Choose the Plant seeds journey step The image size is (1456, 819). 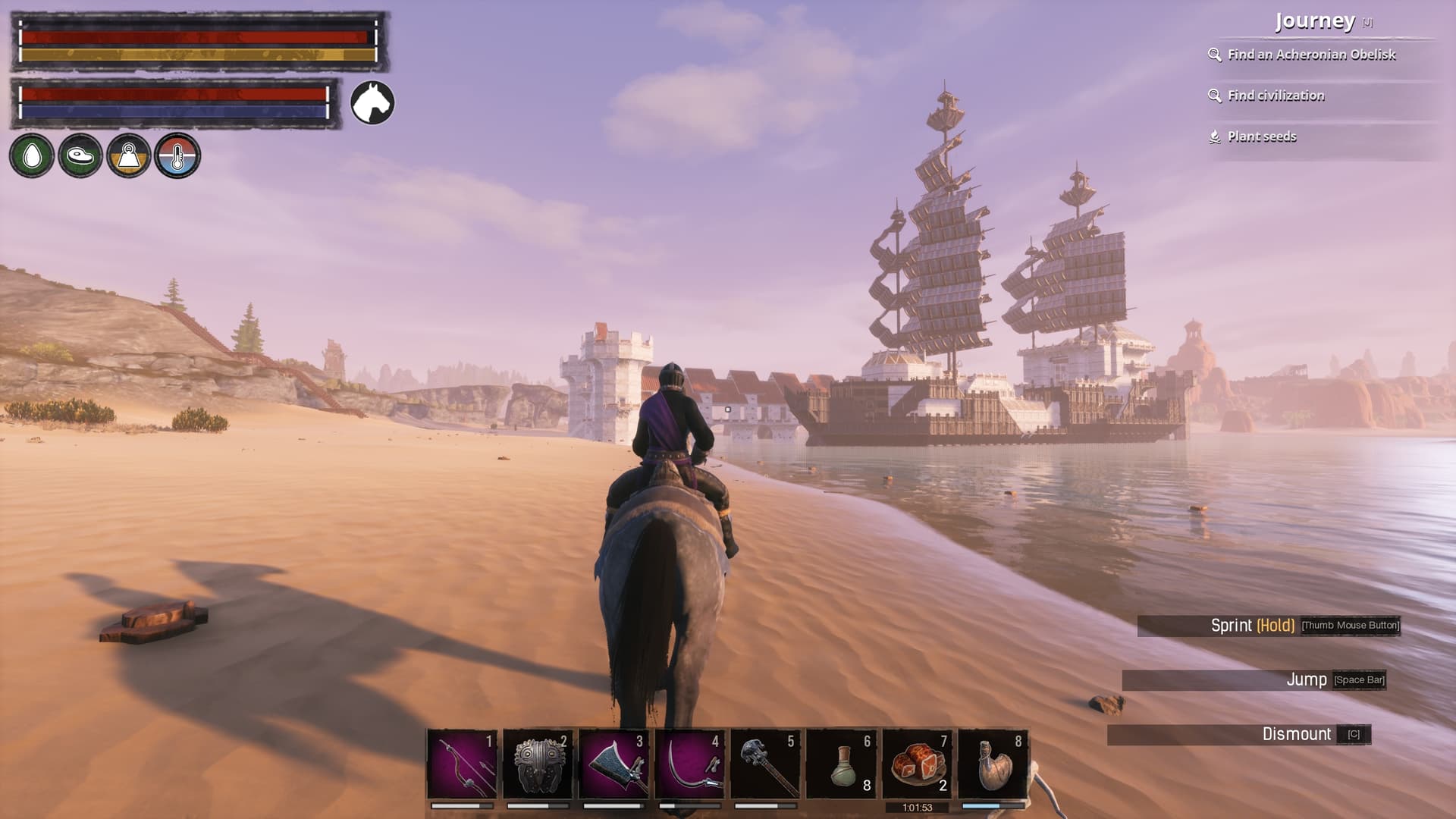(x=1262, y=136)
